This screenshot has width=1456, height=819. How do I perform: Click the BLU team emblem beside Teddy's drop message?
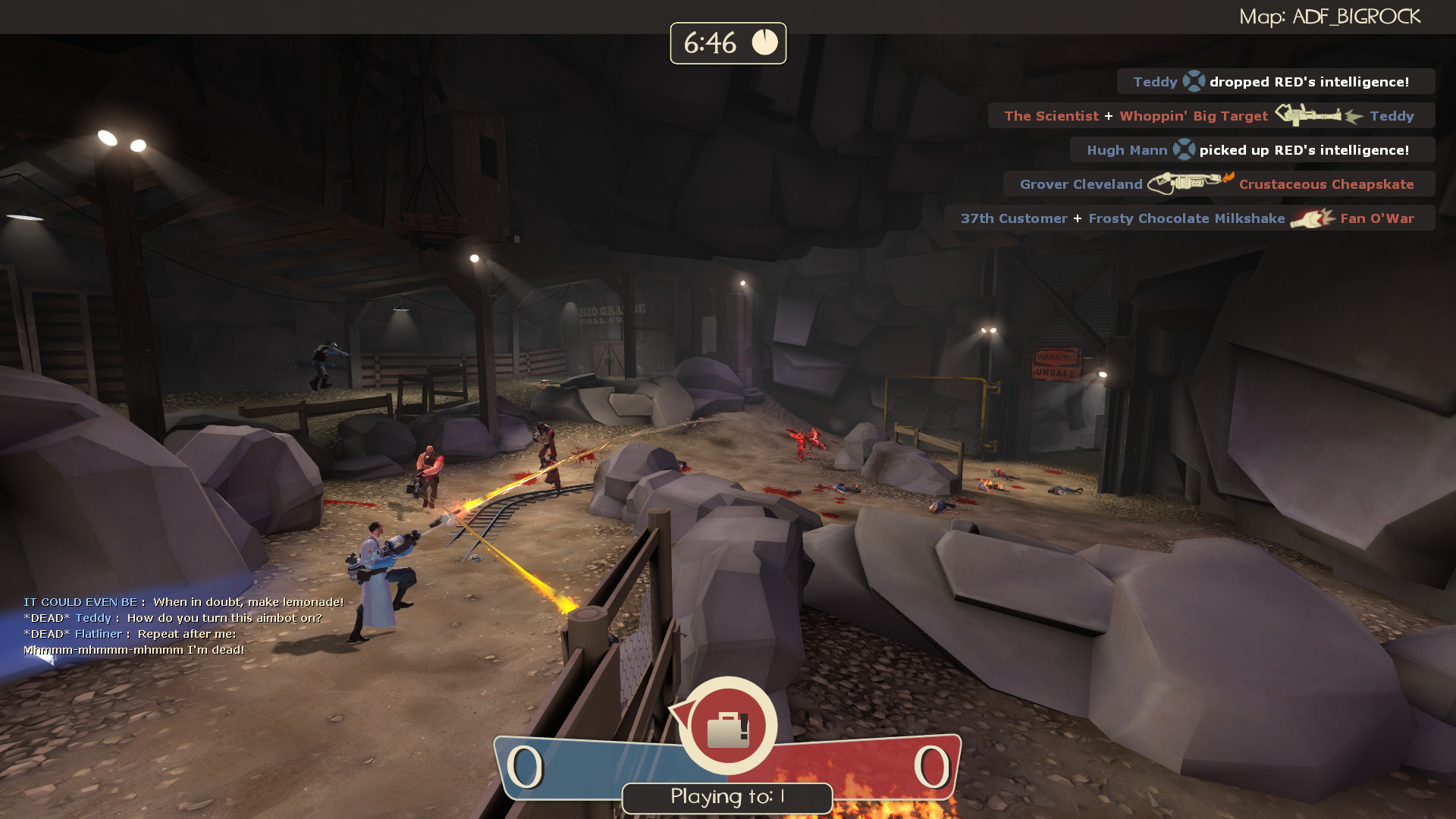pyautogui.click(x=1192, y=81)
